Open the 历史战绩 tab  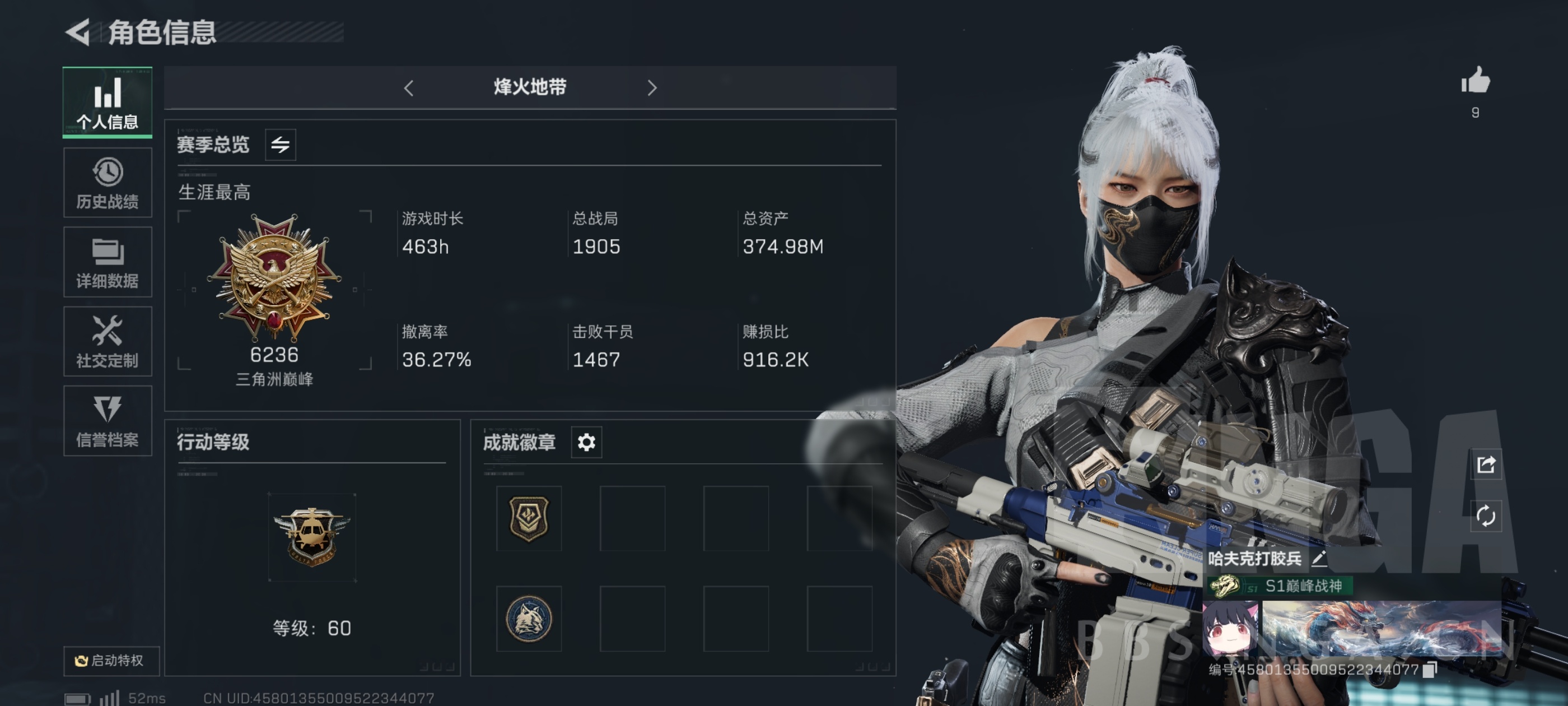coord(107,183)
